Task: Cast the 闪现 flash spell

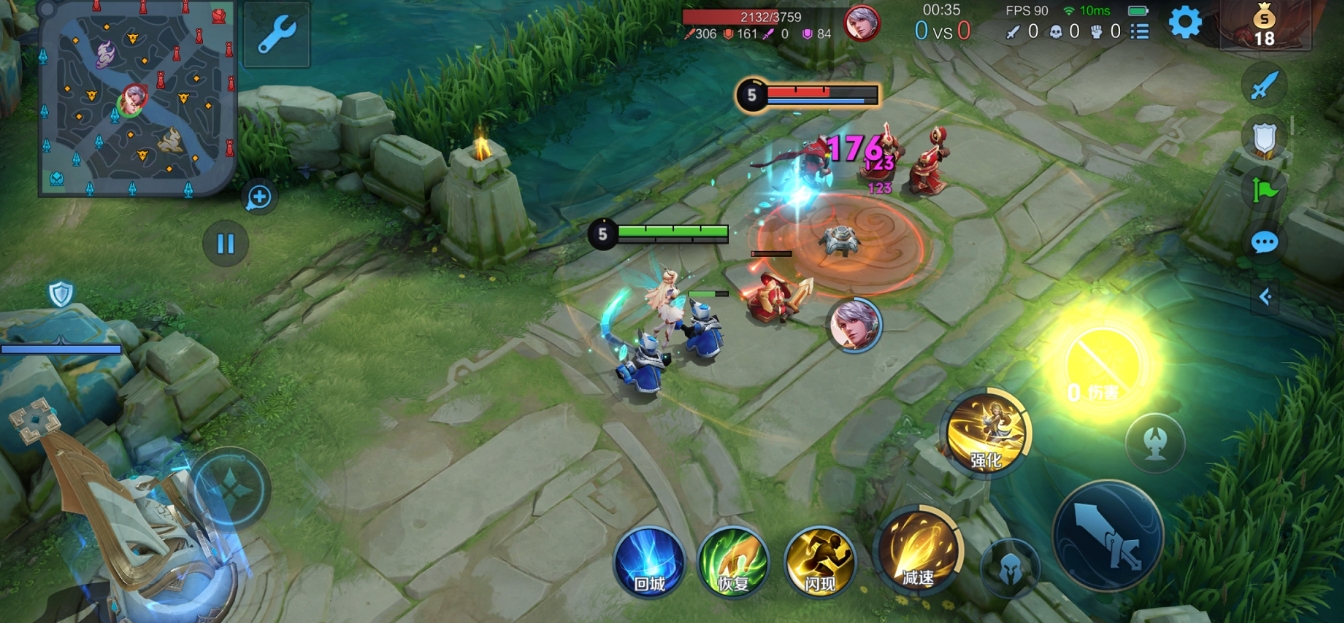Action: (x=819, y=561)
